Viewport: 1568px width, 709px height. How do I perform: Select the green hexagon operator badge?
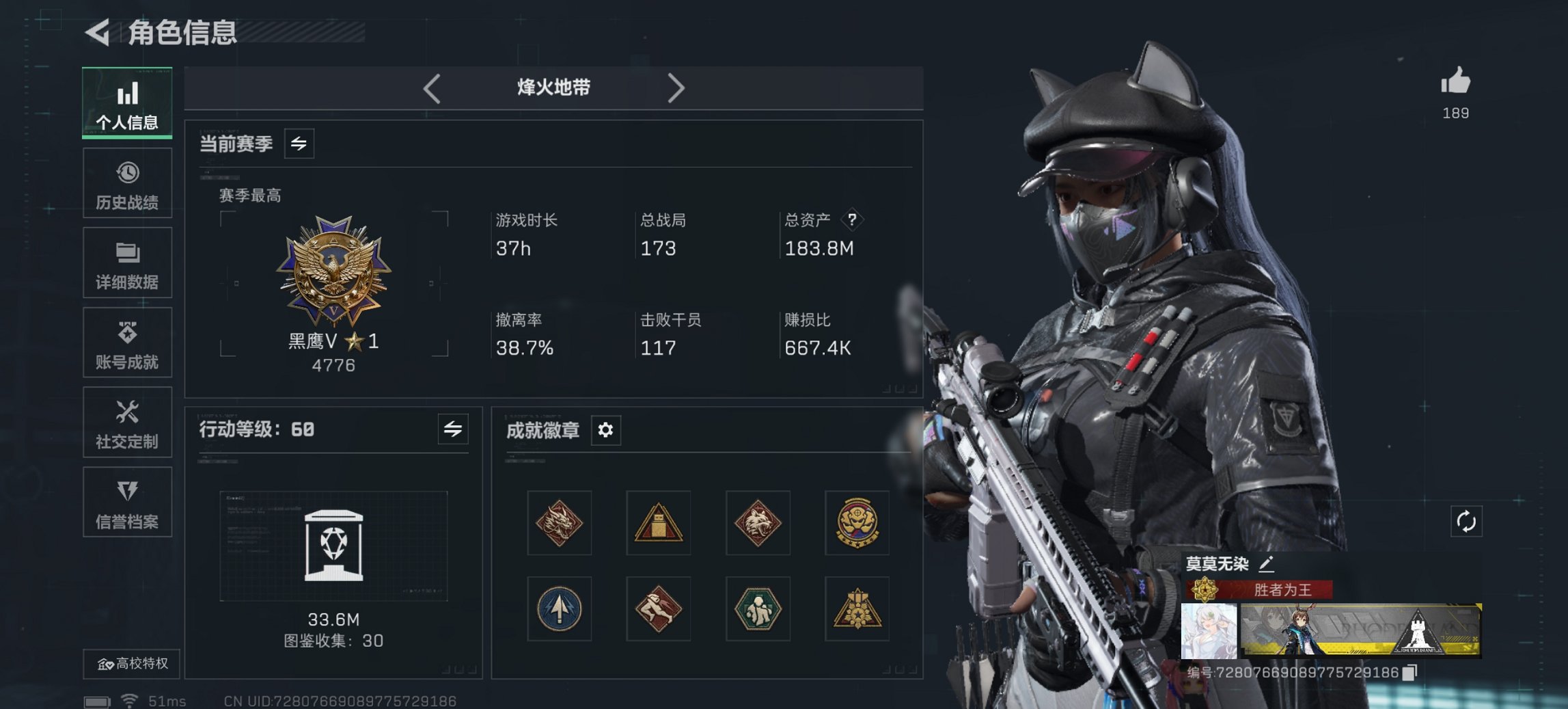coord(757,609)
